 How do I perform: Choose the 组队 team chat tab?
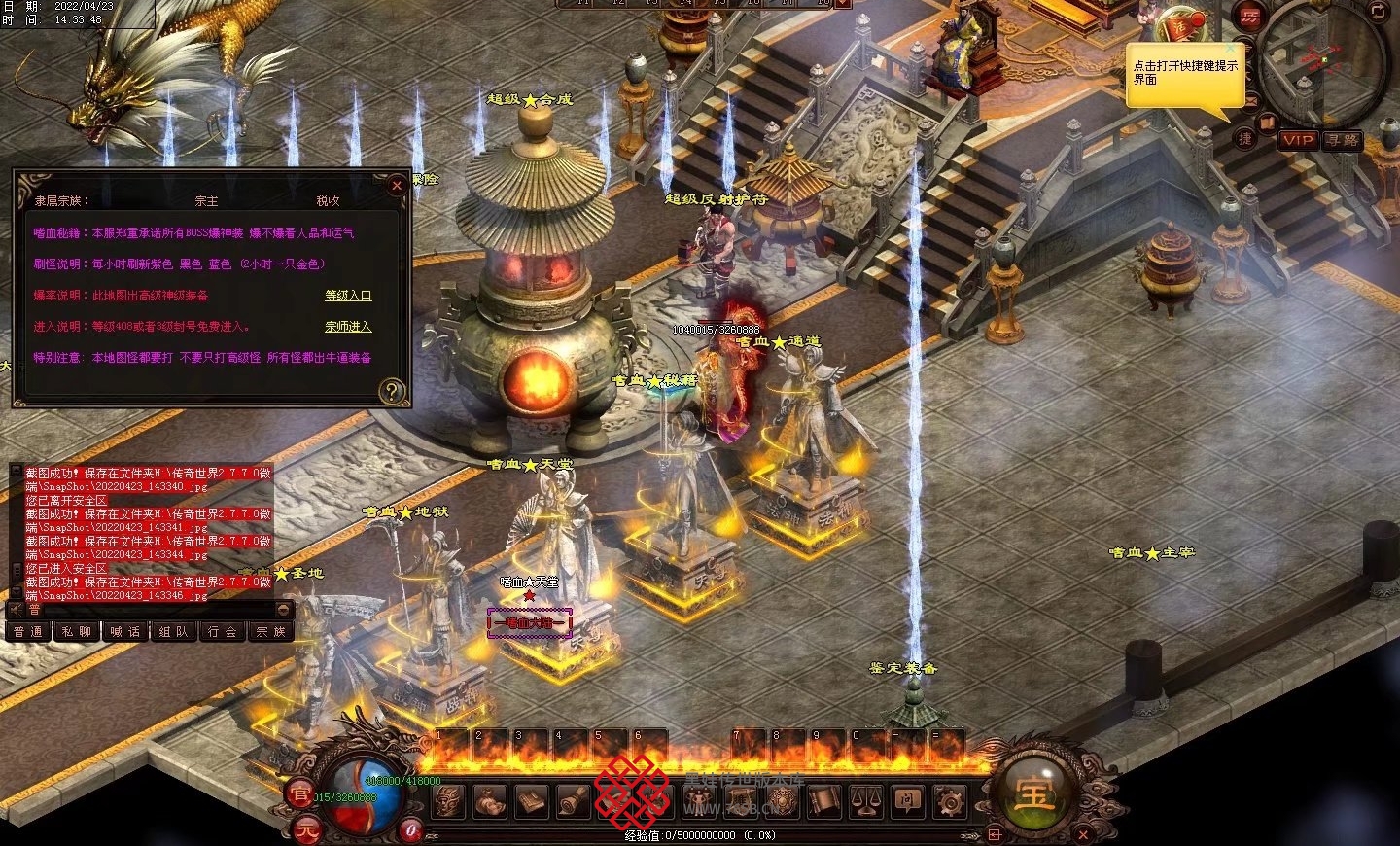pyautogui.click(x=174, y=631)
